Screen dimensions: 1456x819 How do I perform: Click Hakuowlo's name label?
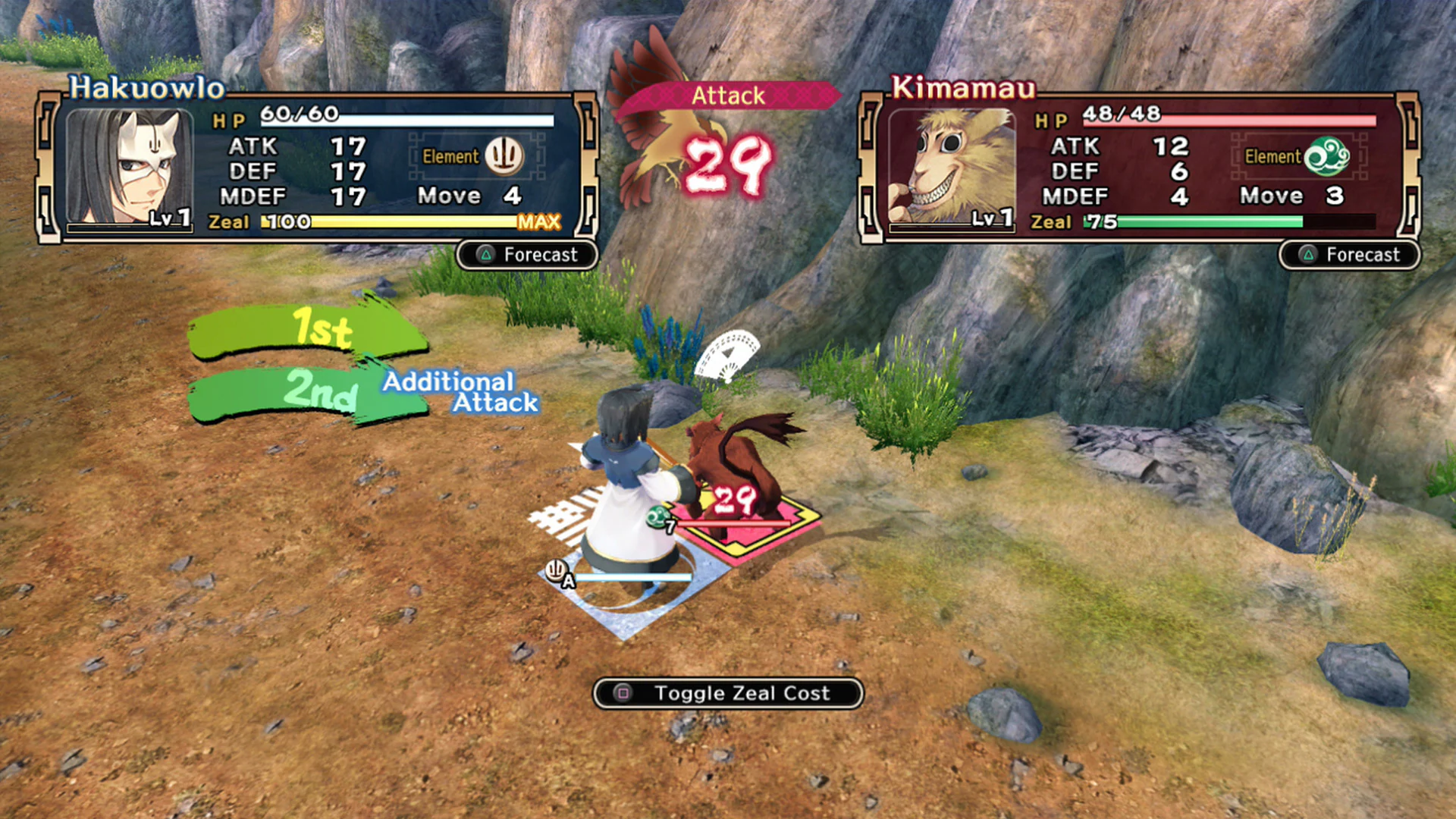click(x=146, y=88)
